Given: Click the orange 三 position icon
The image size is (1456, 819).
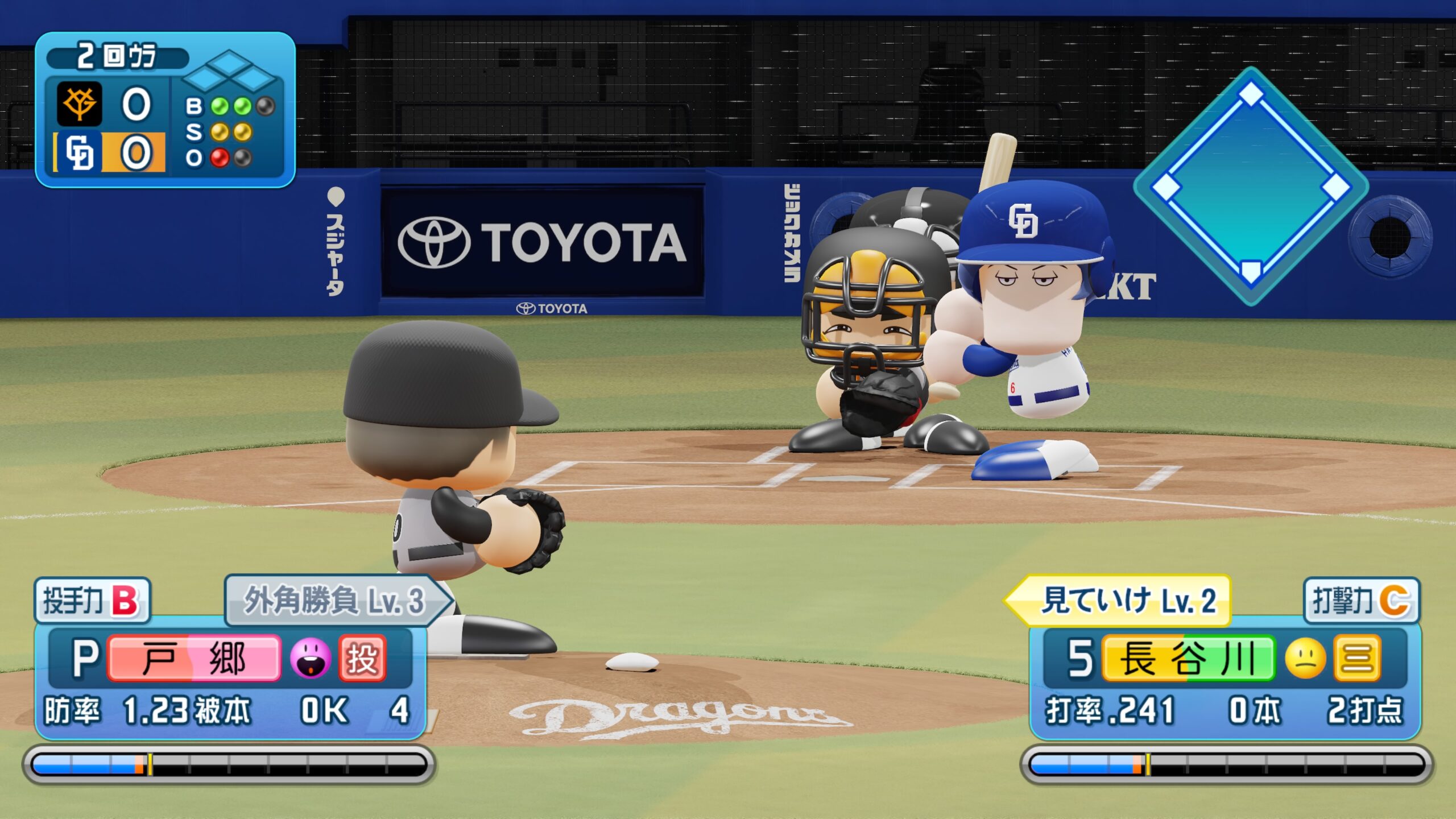Looking at the screenshot, I should pos(1357,658).
